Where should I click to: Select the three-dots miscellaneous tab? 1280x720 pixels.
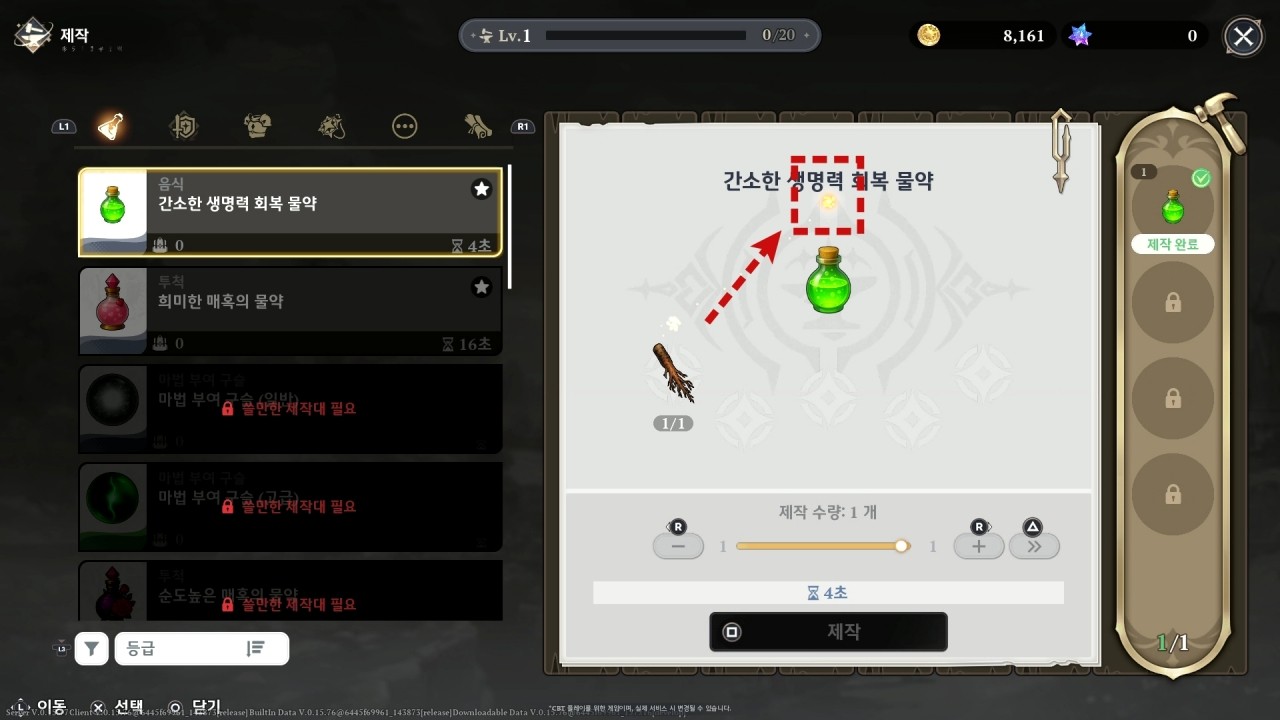(404, 126)
